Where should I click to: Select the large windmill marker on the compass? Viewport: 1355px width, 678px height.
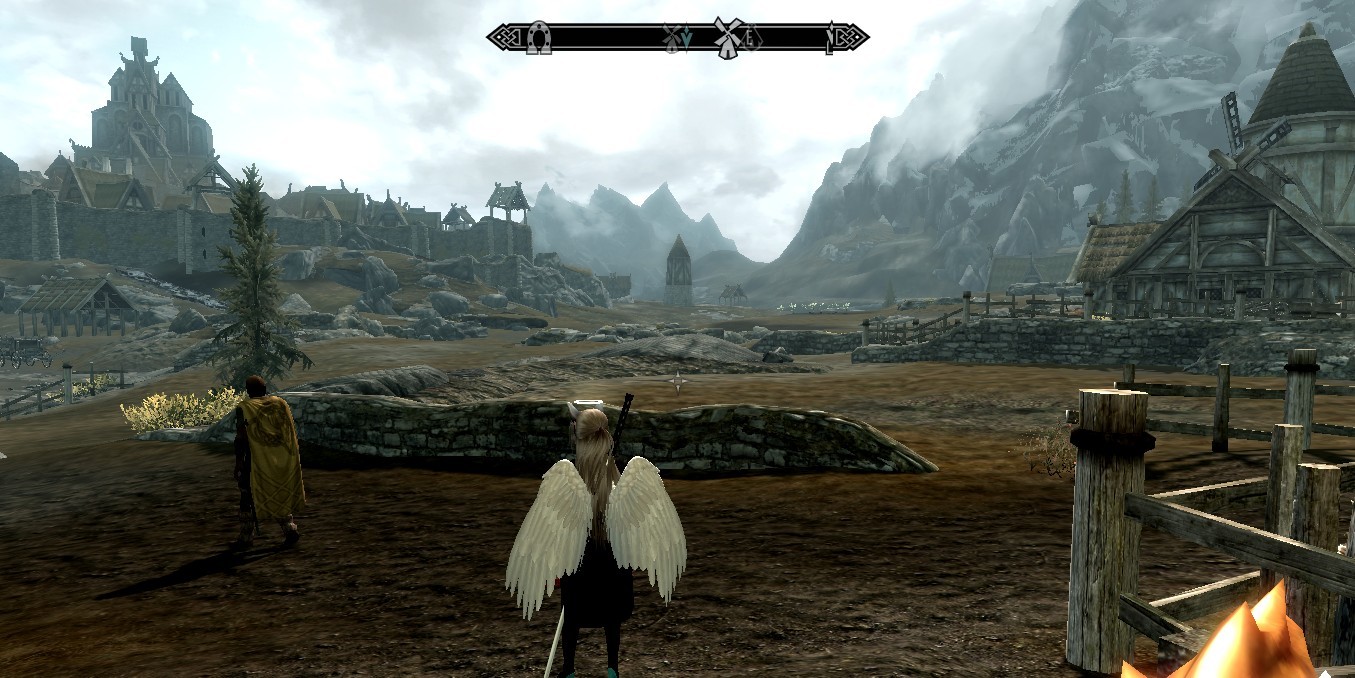(x=728, y=38)
